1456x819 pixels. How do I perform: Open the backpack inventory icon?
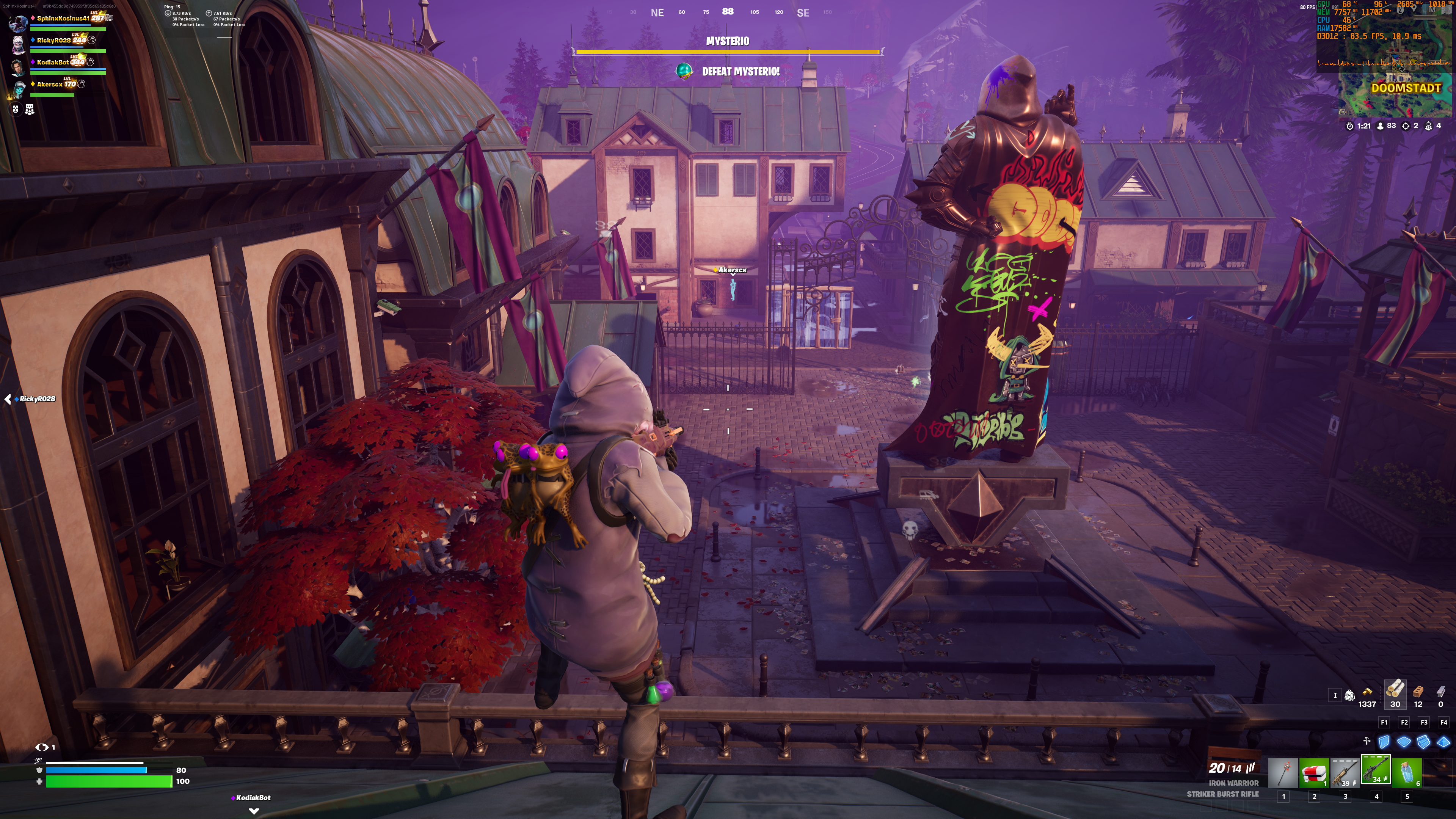click(1350, 695)
